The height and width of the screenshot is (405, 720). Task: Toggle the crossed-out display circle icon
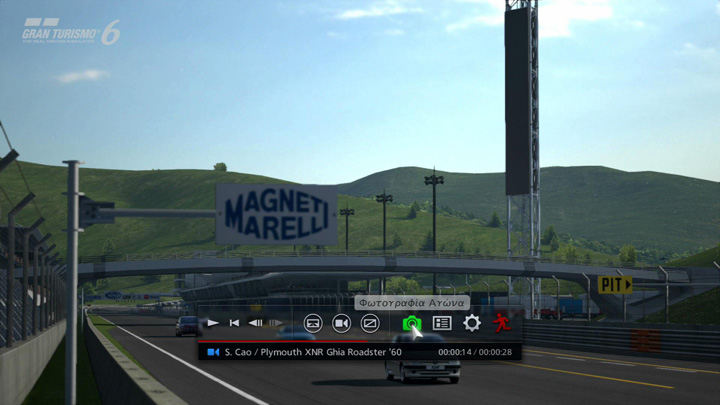tap(370, 323)
